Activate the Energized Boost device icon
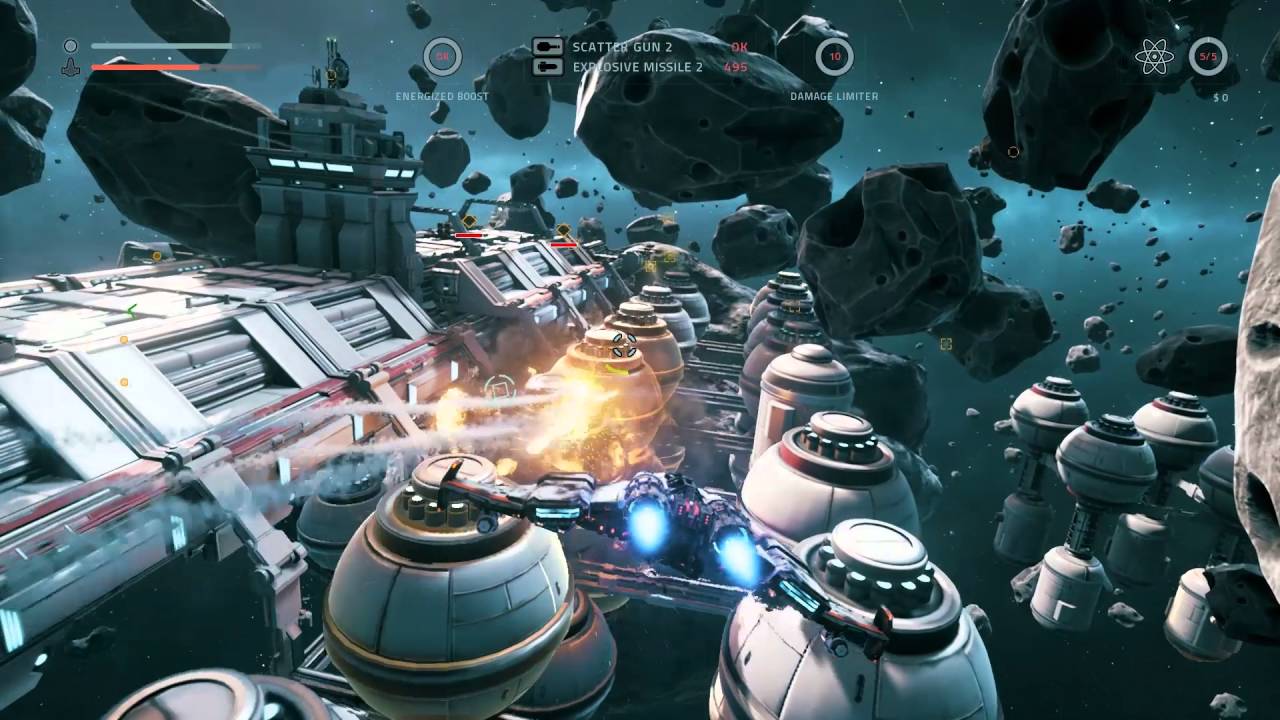Viewport: 1280px width, 720px height. (x=442, y=56)
